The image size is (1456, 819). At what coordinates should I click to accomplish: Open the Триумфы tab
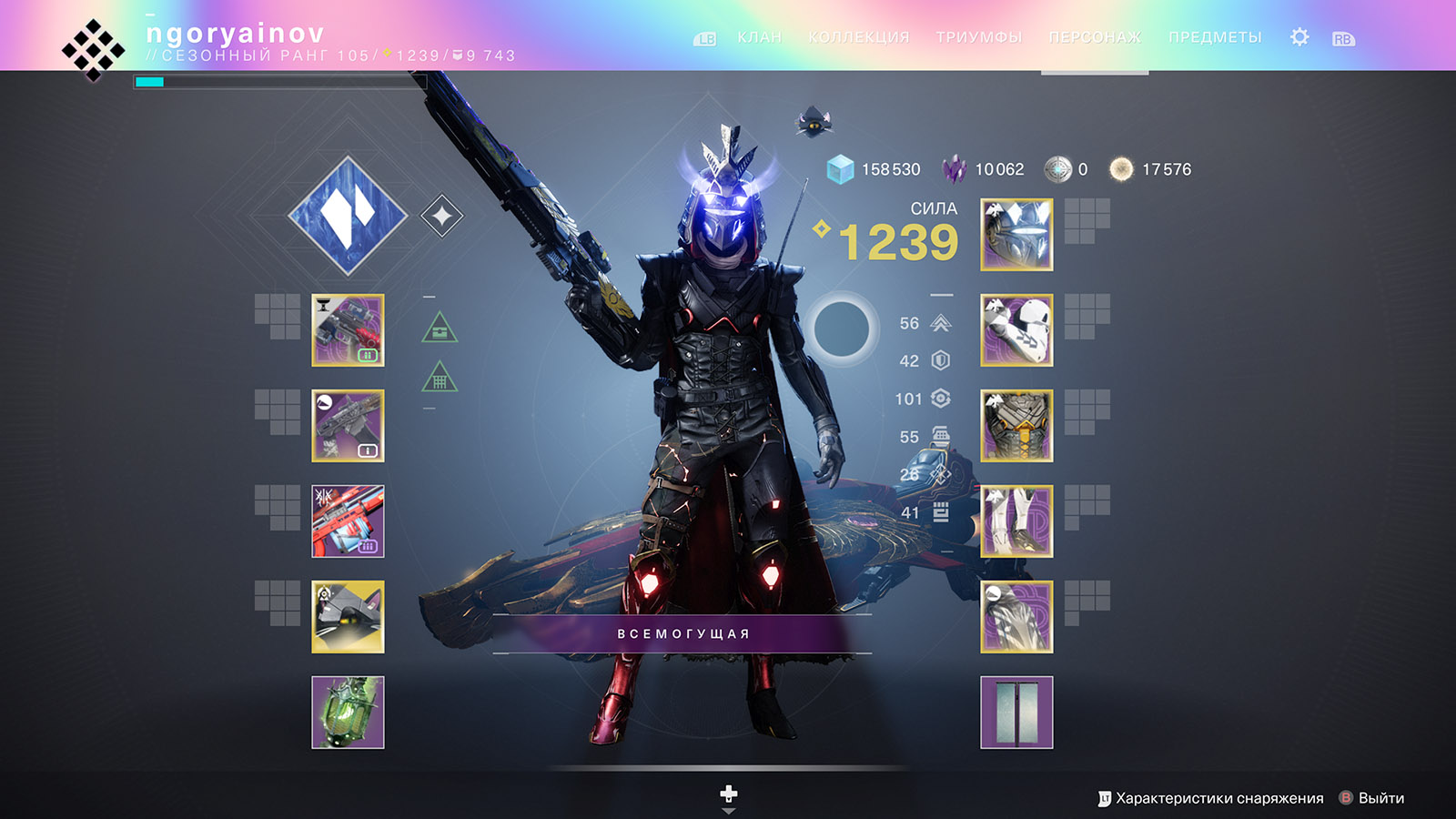pyautogui.click(x=978, y=37)
